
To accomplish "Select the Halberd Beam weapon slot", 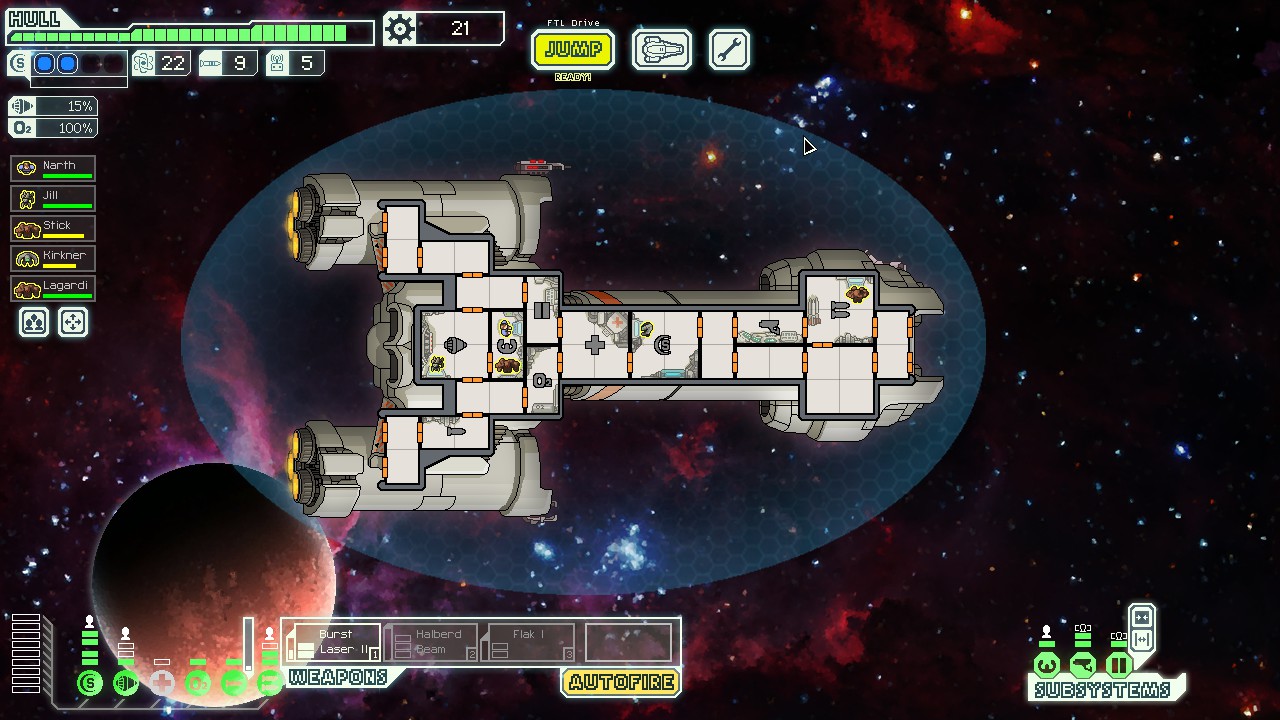I will coord(431,642).
